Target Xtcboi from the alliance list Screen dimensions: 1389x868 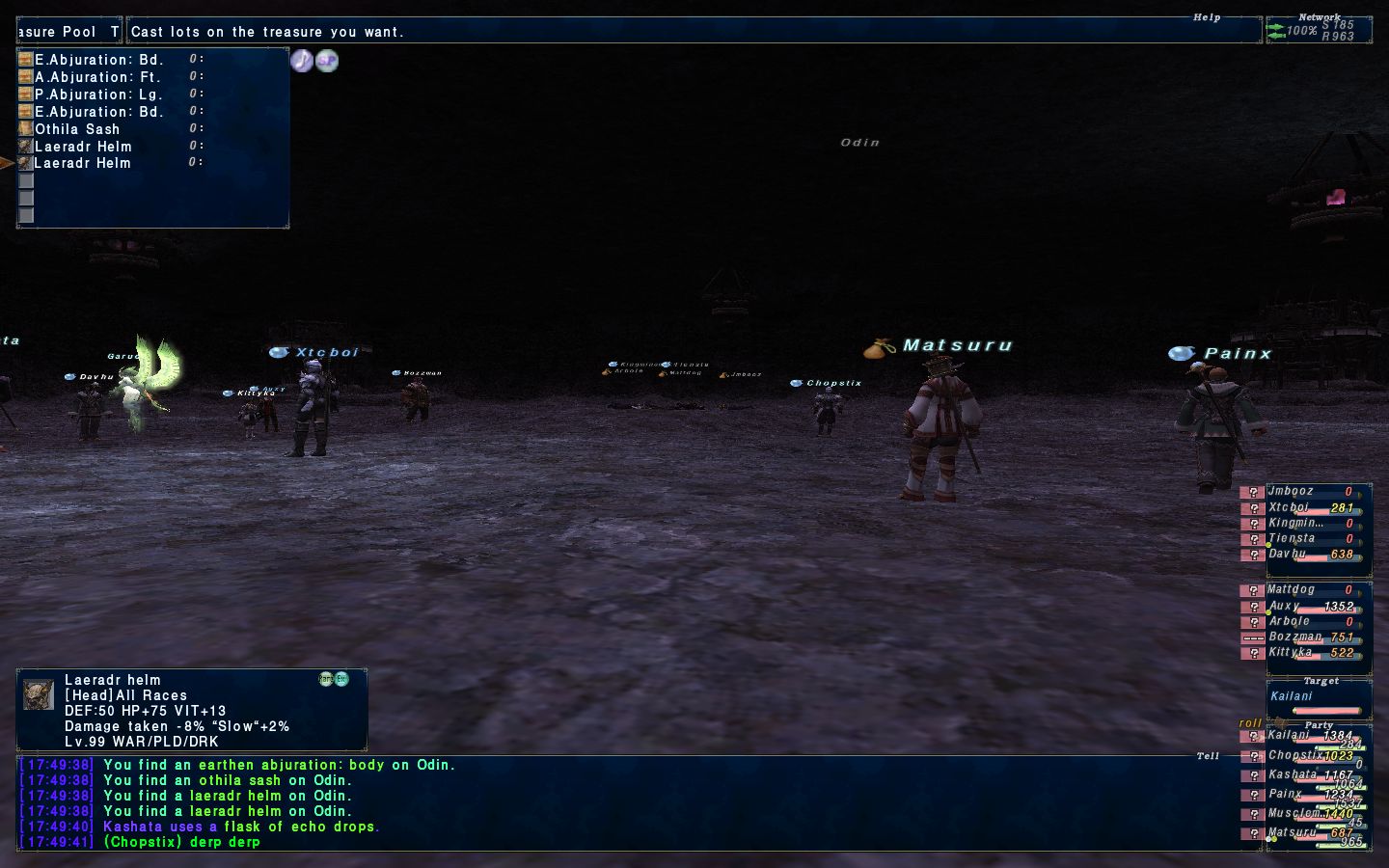pos(1291,507)
